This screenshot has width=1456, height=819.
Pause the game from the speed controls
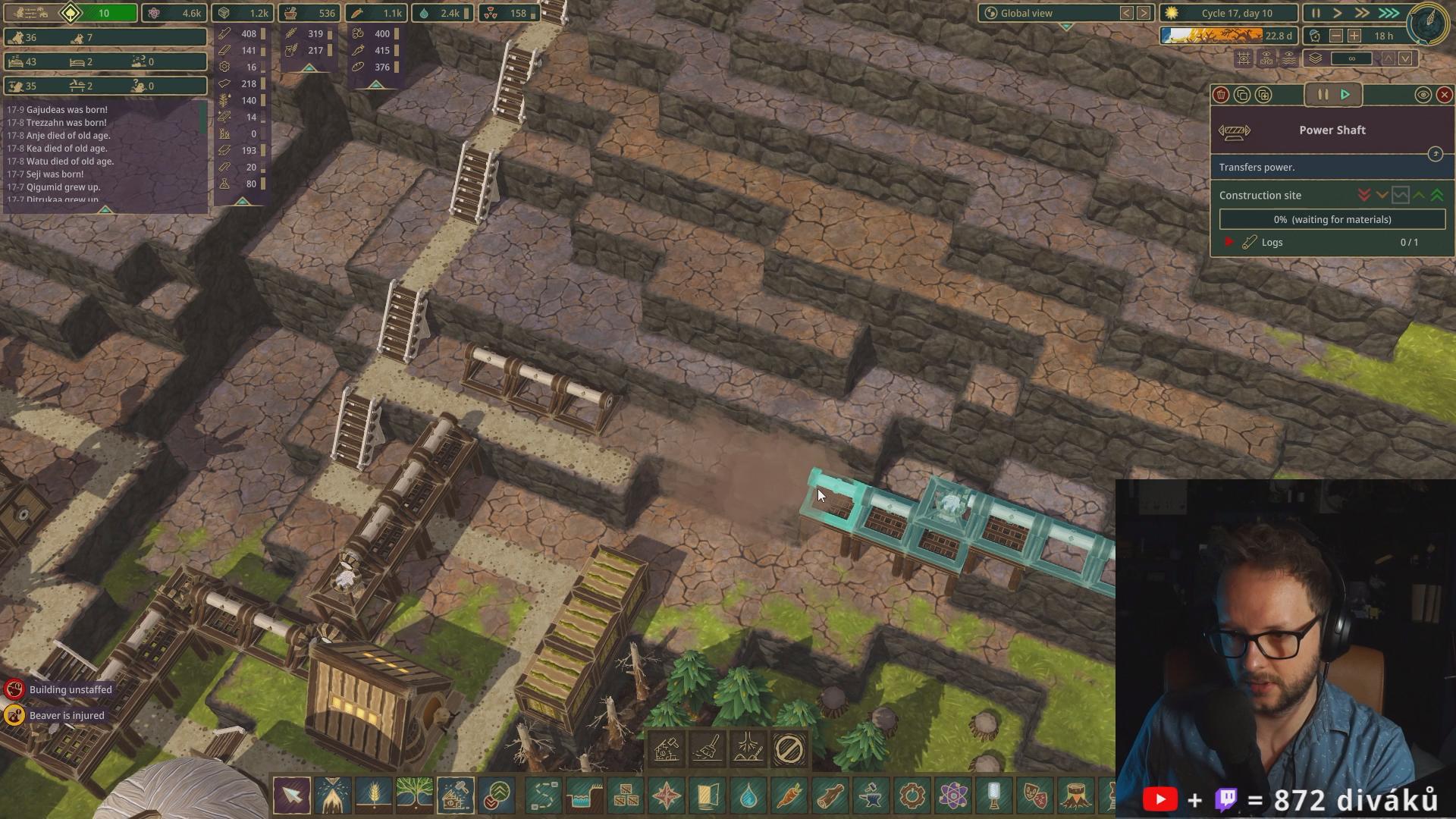click(1316, 13)
